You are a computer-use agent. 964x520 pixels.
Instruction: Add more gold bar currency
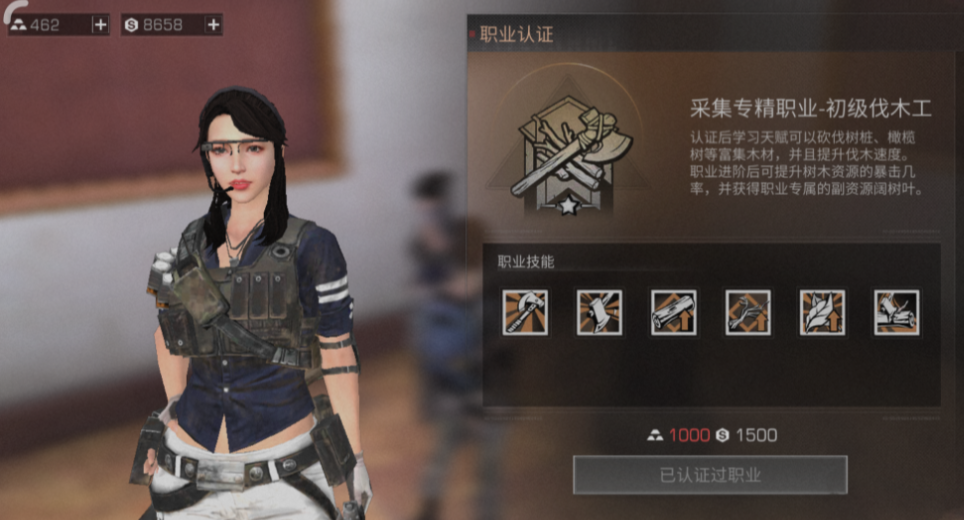tap(100, 25)
